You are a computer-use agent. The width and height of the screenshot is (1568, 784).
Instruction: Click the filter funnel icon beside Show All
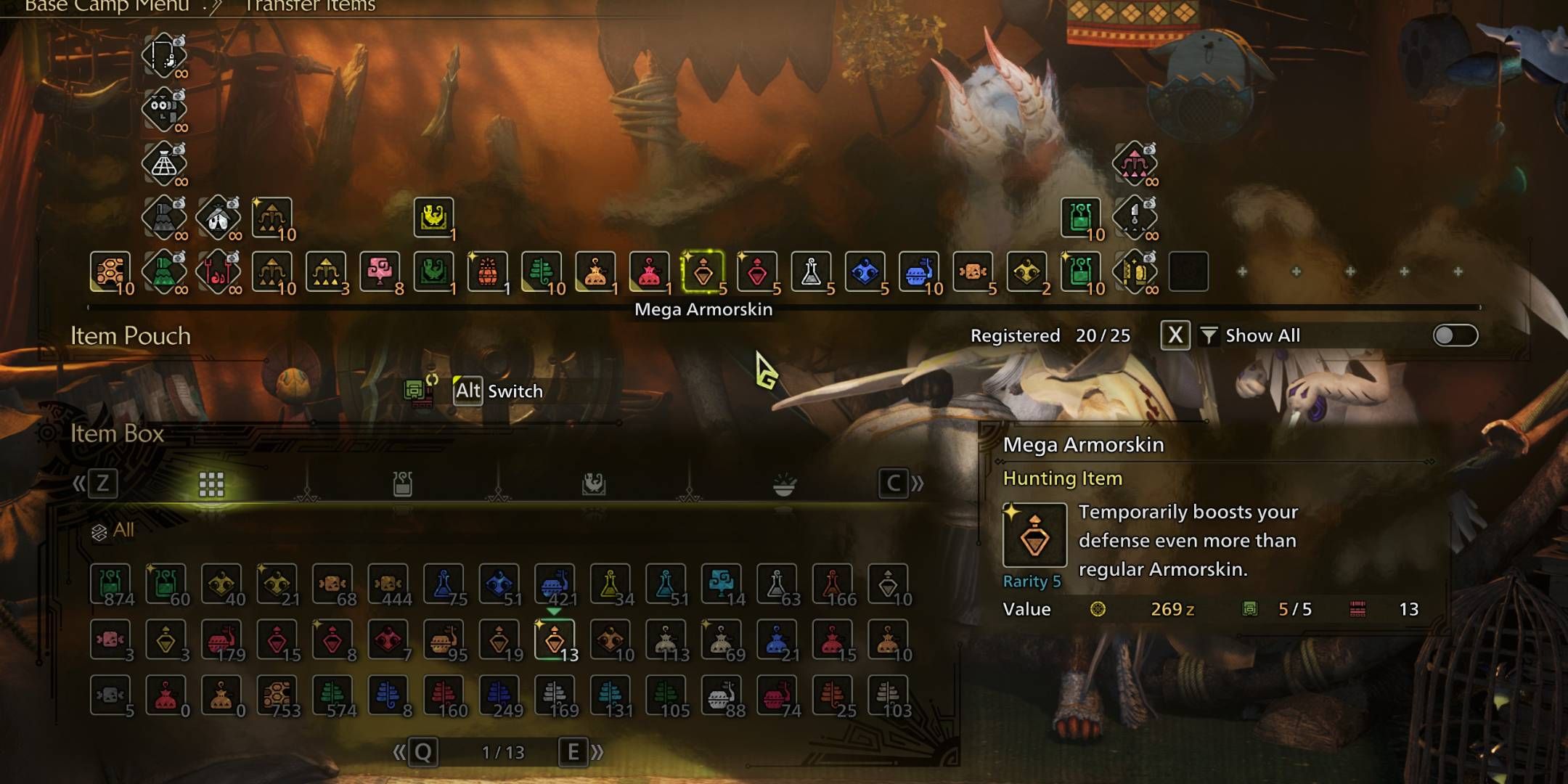click(x=1209, y=335)
